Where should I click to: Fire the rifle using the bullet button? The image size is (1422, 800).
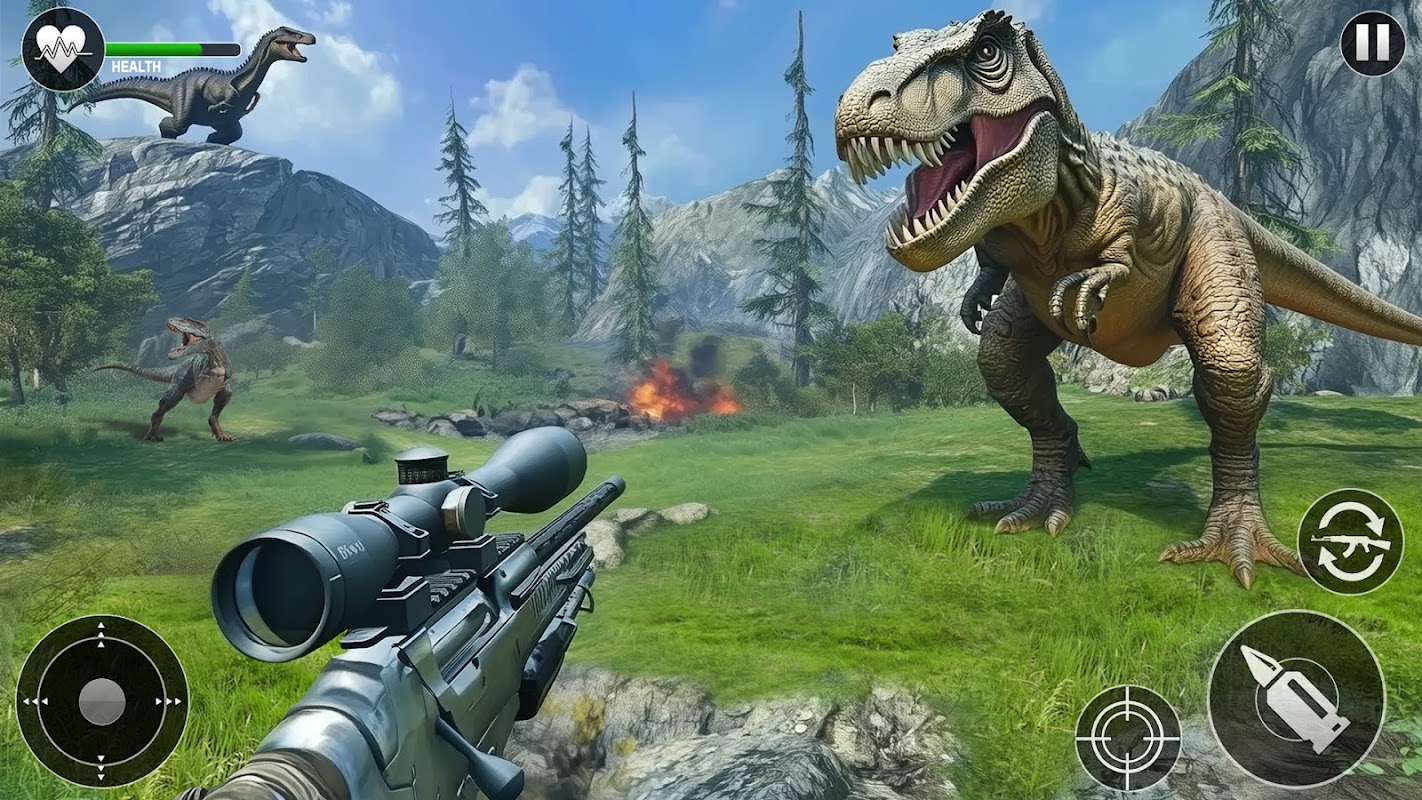pos(1296,698)
